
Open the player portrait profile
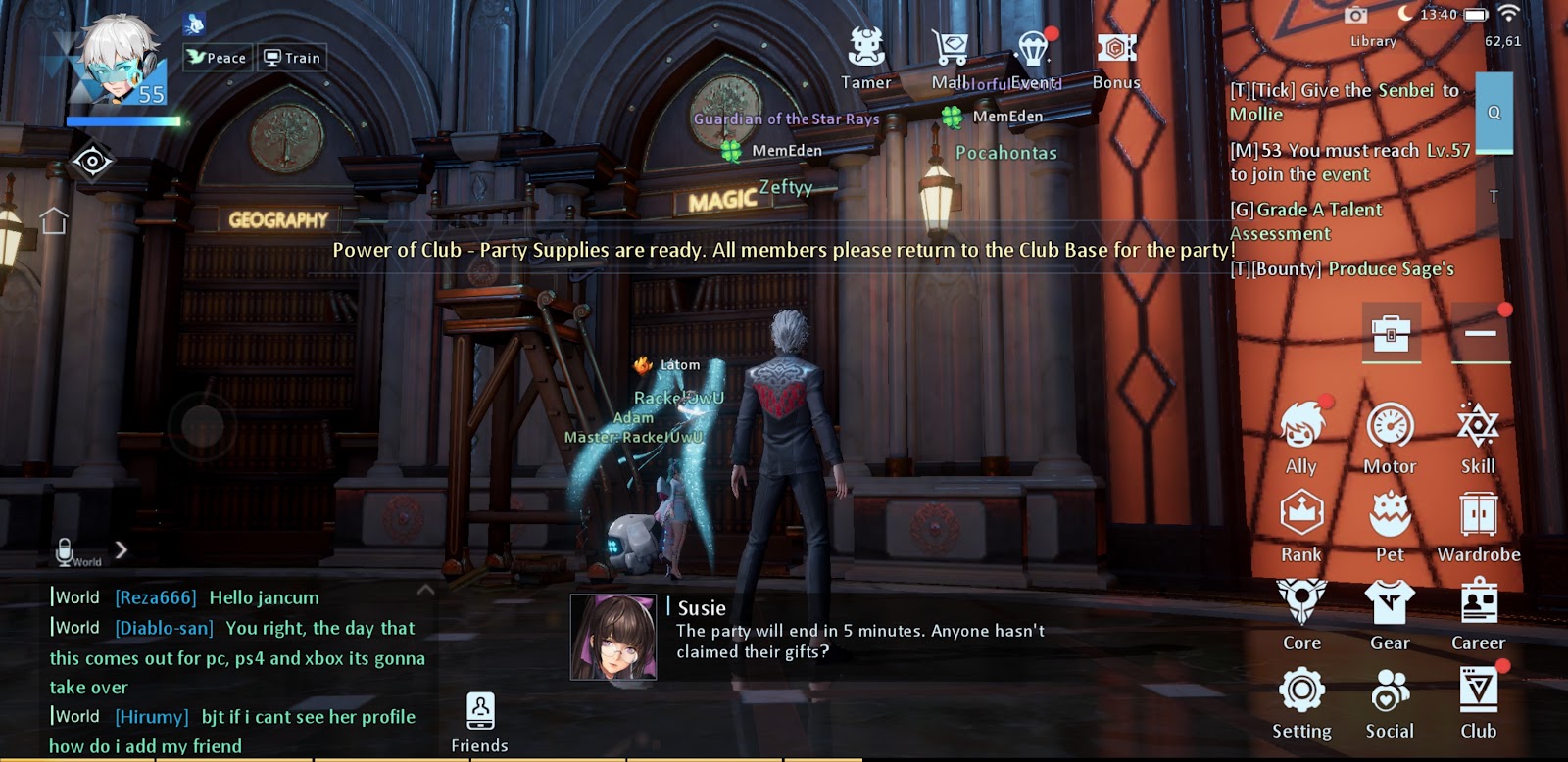(x=120, y=61)
